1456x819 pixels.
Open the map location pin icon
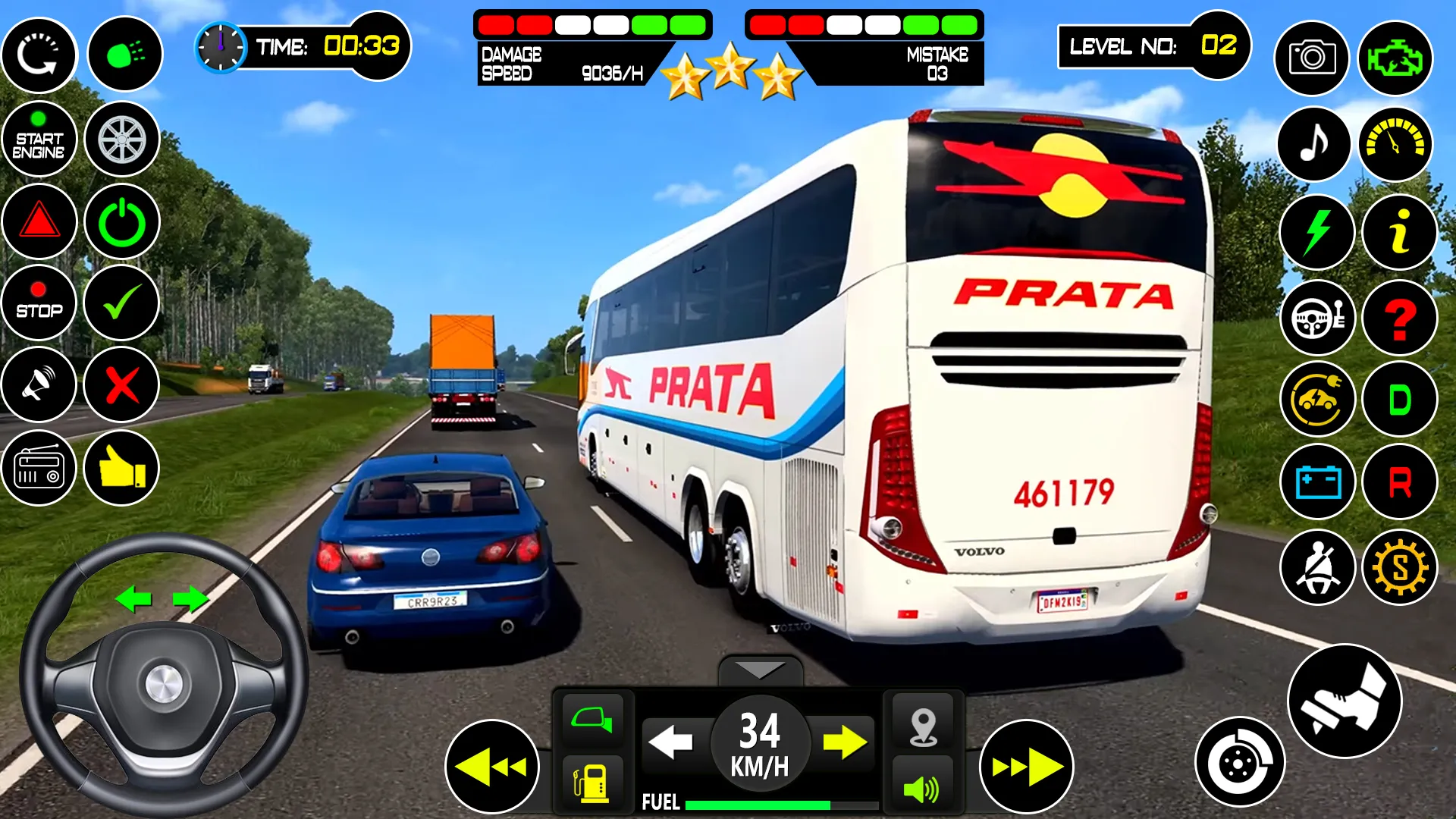(x=923, y=726)
